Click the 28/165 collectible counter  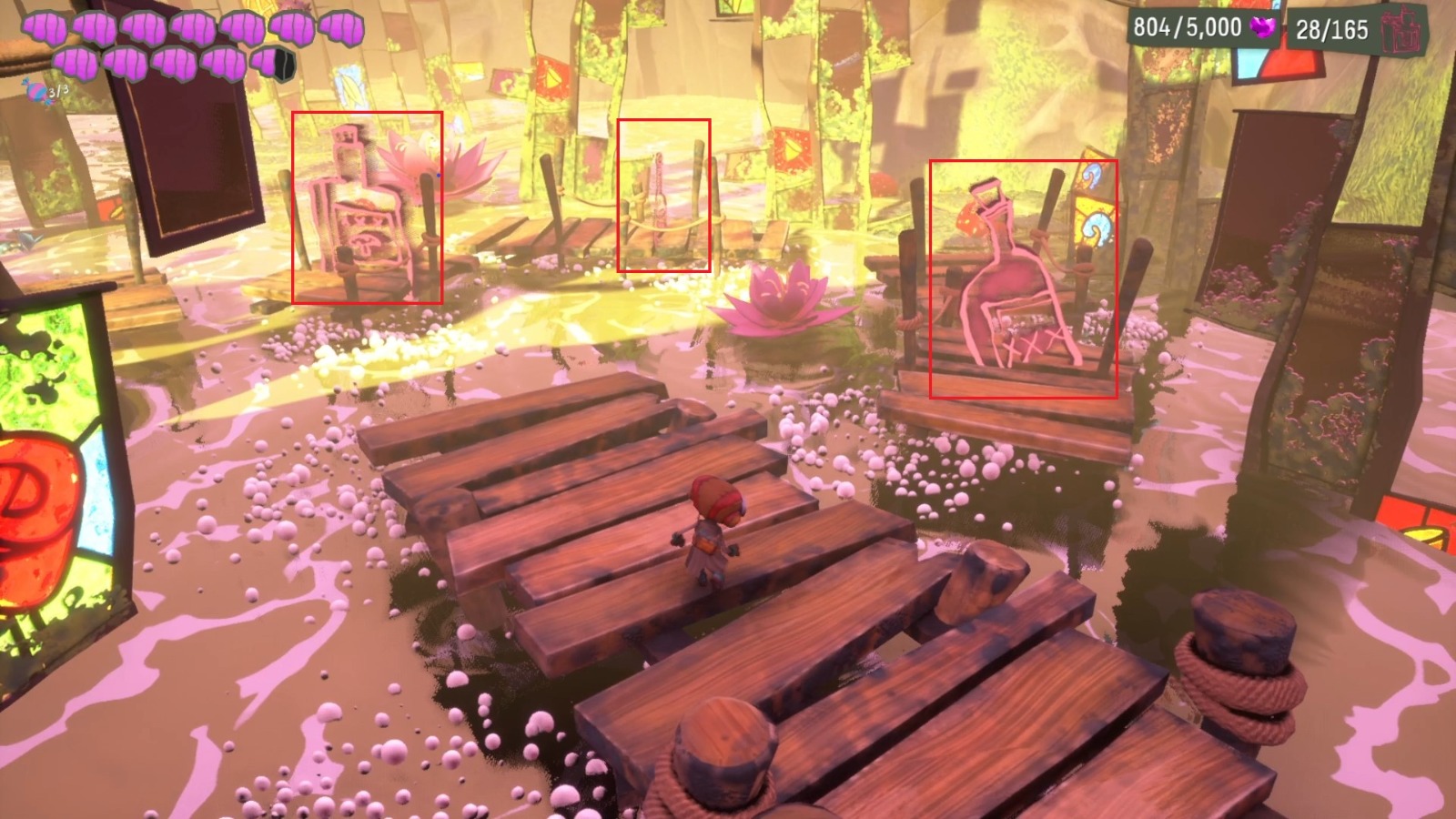pos(1332,29)
